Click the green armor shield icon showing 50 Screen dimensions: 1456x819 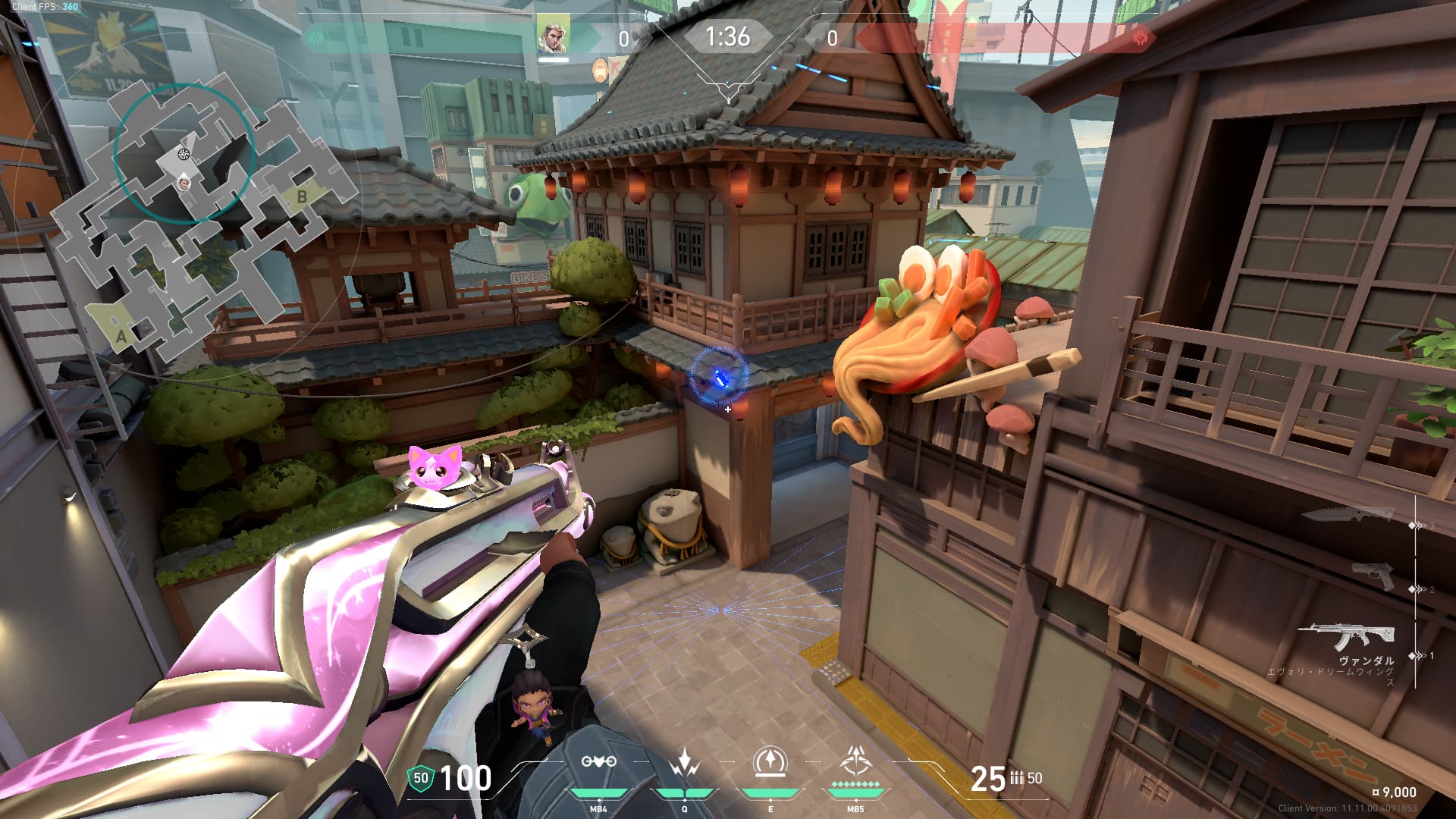coord(419,780)
